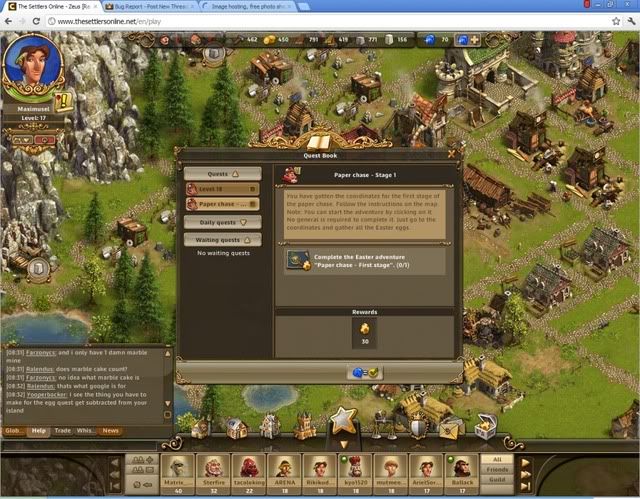
Task: Open the mail envelope icon
Action: click(x=451, y=428)
